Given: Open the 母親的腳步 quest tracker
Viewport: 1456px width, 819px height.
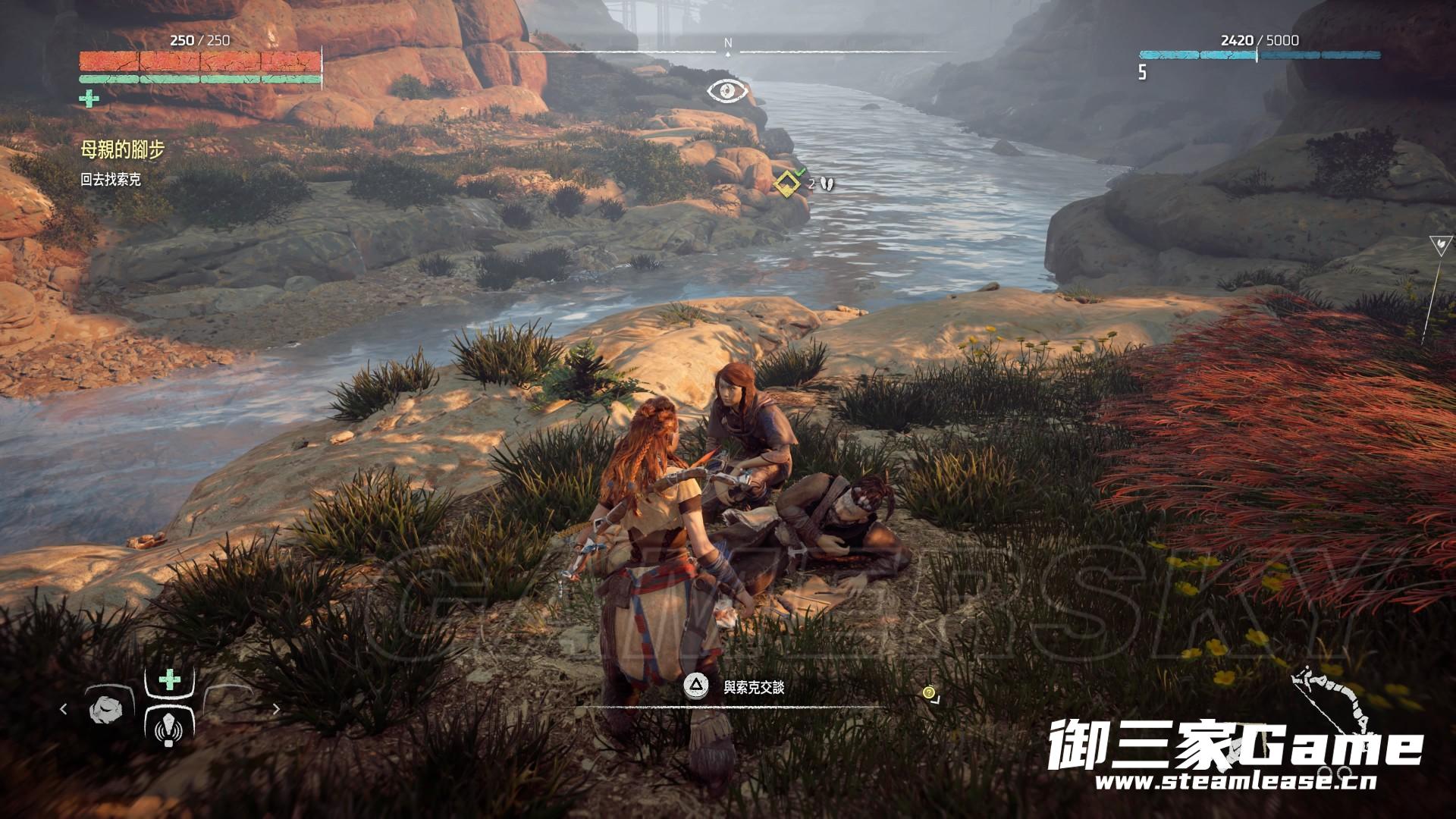Looking at the screenshot, I should [122, 150].
